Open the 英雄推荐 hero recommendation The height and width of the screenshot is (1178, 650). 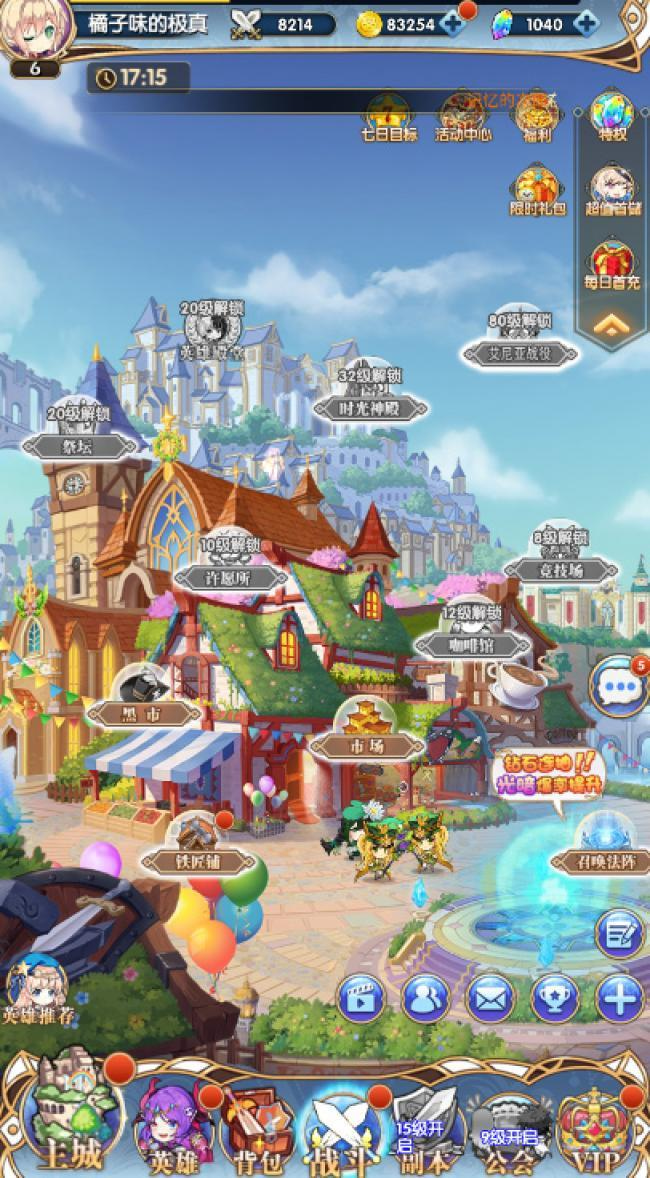pos(38,990)
